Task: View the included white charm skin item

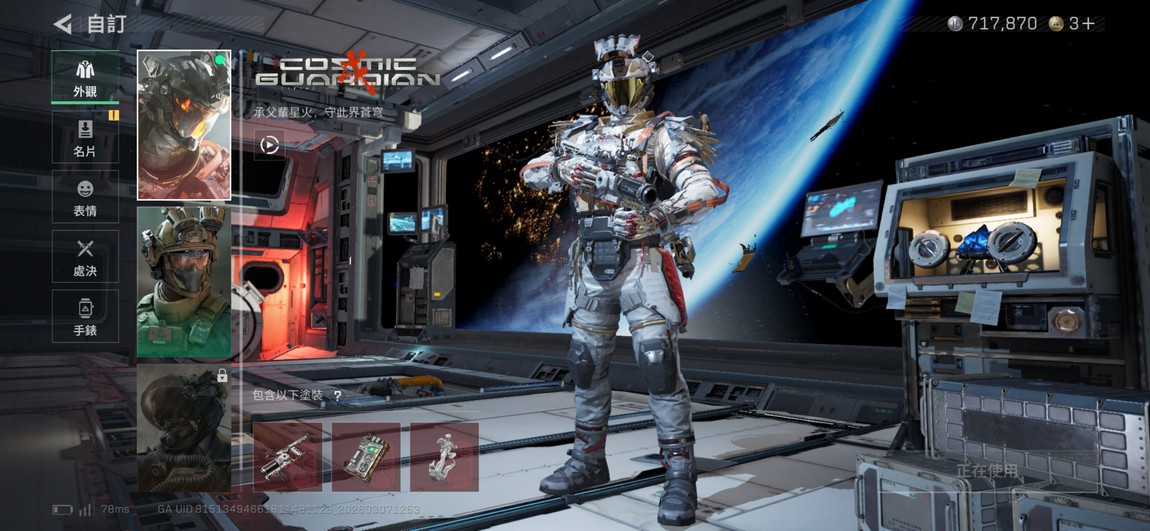Action: click(444, 457)
